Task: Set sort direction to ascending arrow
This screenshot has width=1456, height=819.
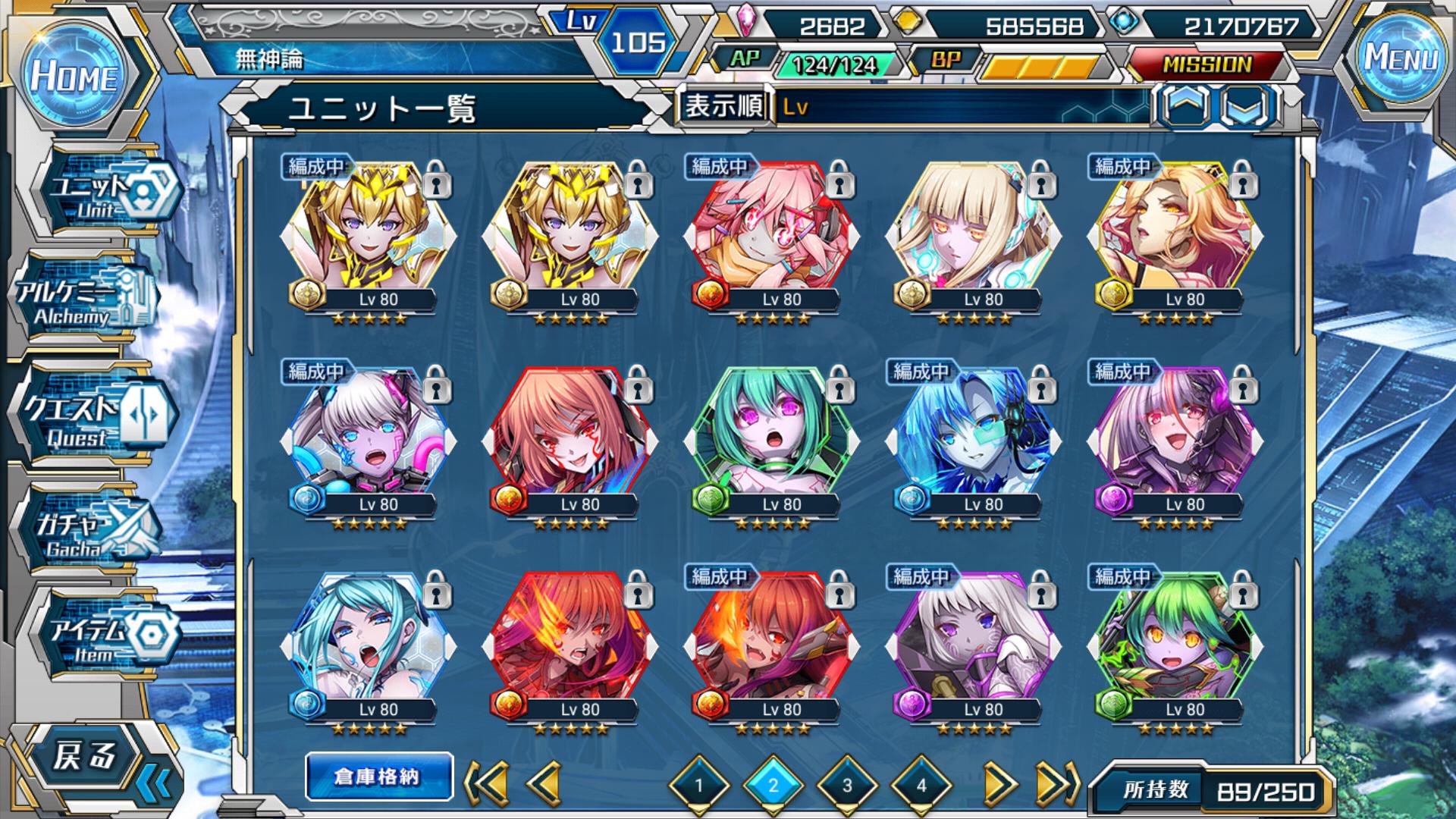Action: coord(1185,105)
